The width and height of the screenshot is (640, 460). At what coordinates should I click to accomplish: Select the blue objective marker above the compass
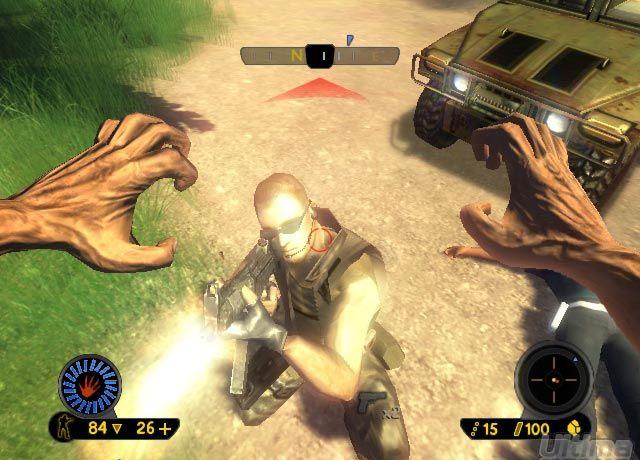click(x=350, y=40)
